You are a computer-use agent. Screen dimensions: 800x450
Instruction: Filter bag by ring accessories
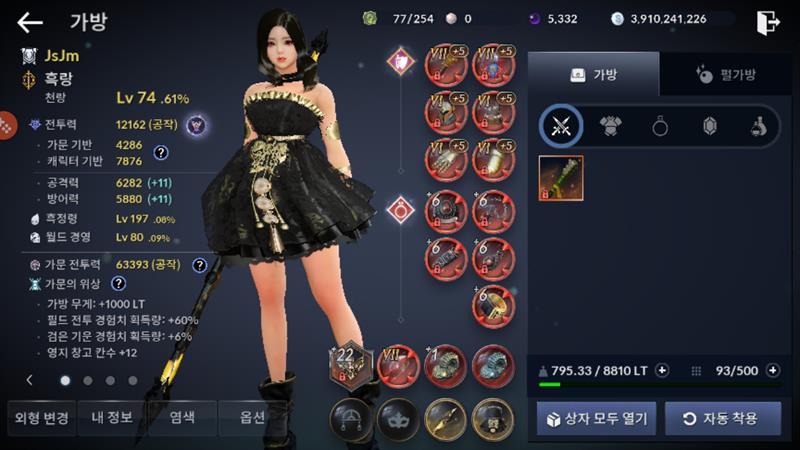660,125
